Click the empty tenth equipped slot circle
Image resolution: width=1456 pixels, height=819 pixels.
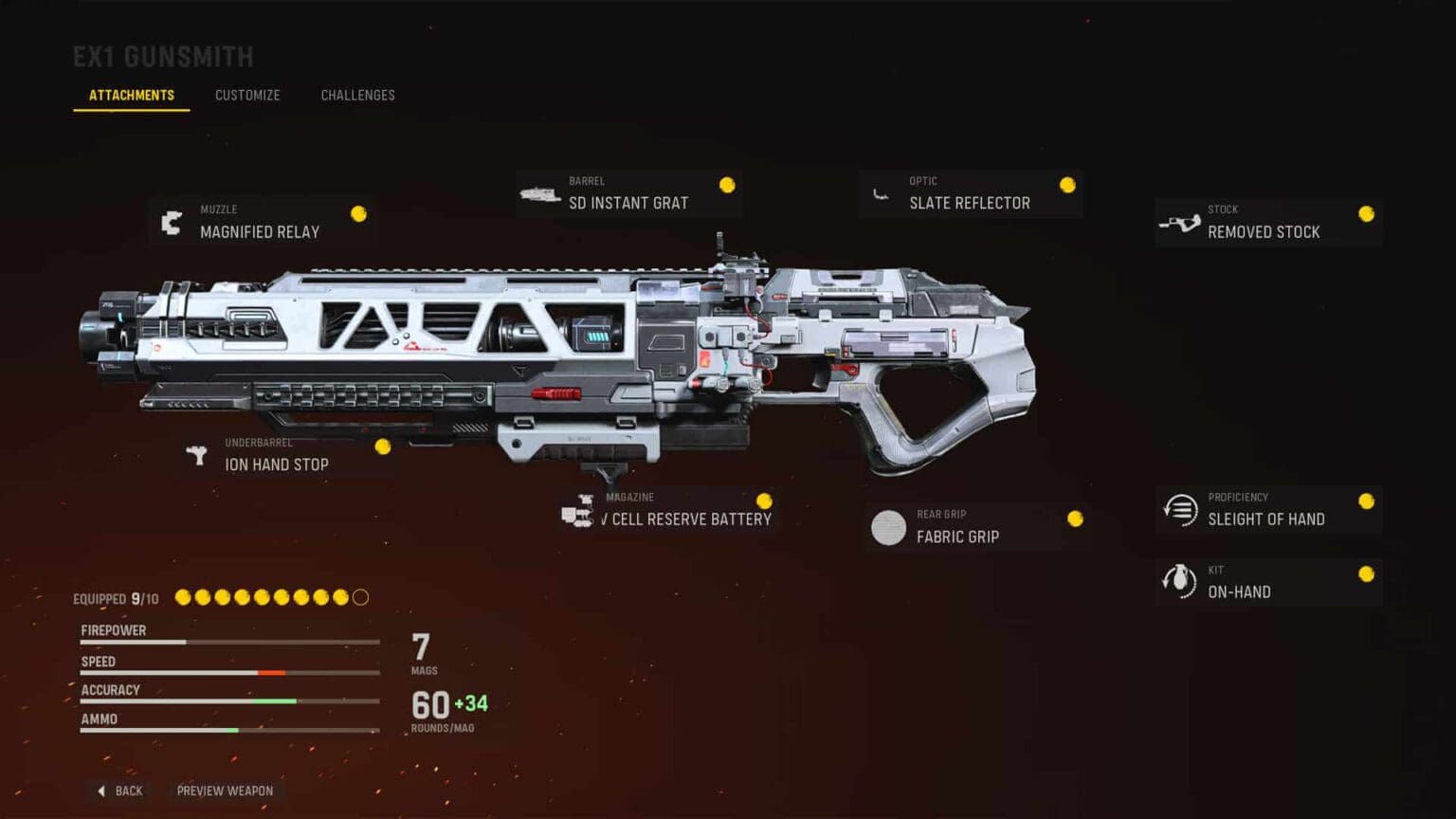click(x=360, y=597)
